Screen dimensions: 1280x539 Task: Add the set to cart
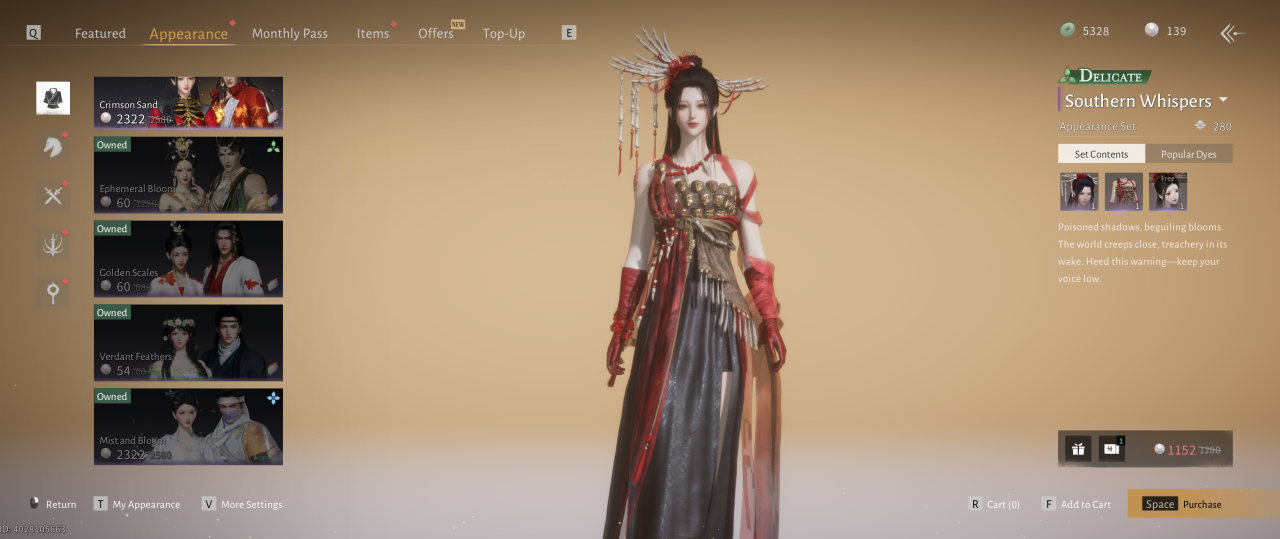pyautogui.click(x=1076, y=504)
